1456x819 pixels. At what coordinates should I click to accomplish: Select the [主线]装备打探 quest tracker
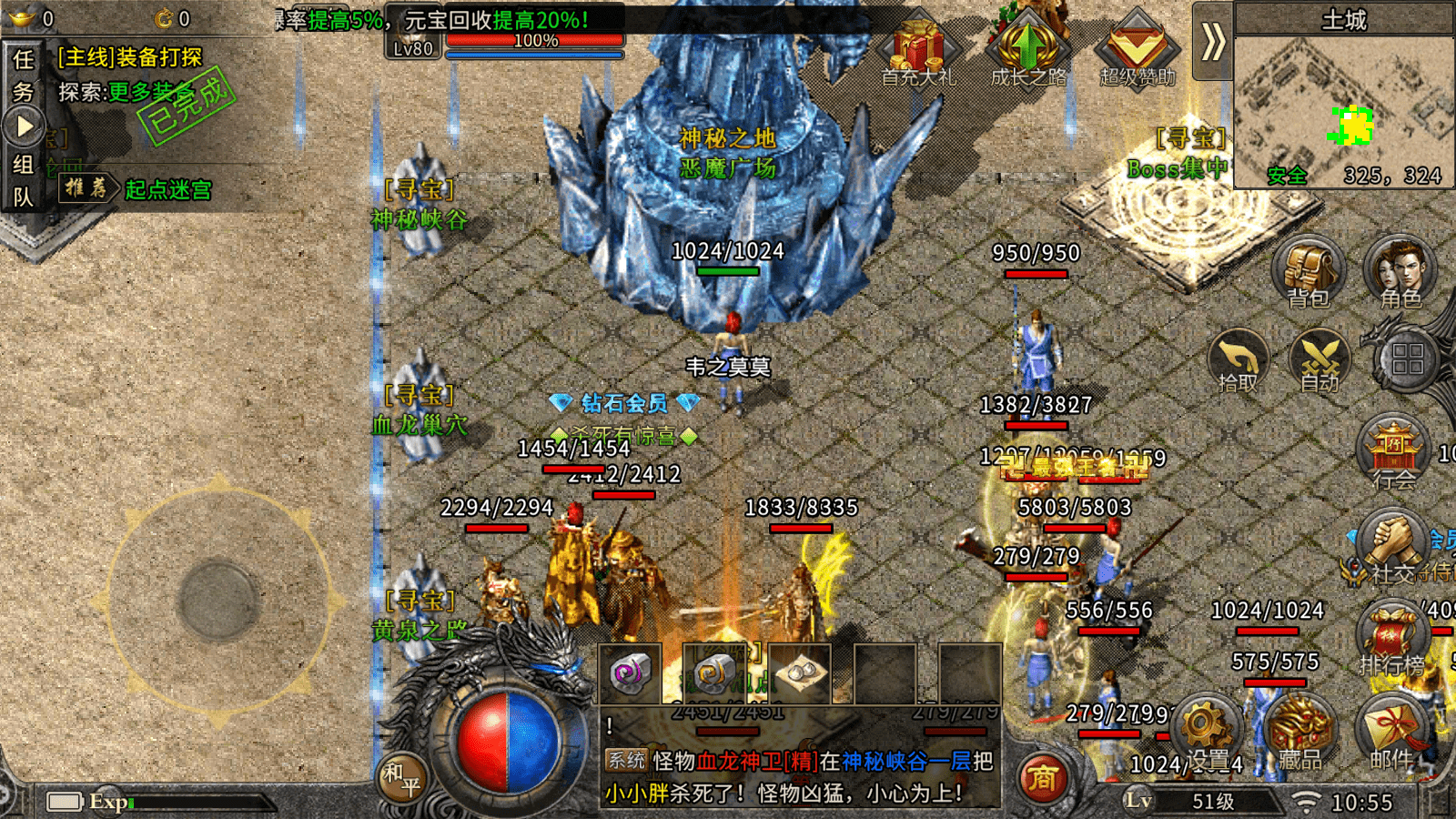(x=130, y=57)
